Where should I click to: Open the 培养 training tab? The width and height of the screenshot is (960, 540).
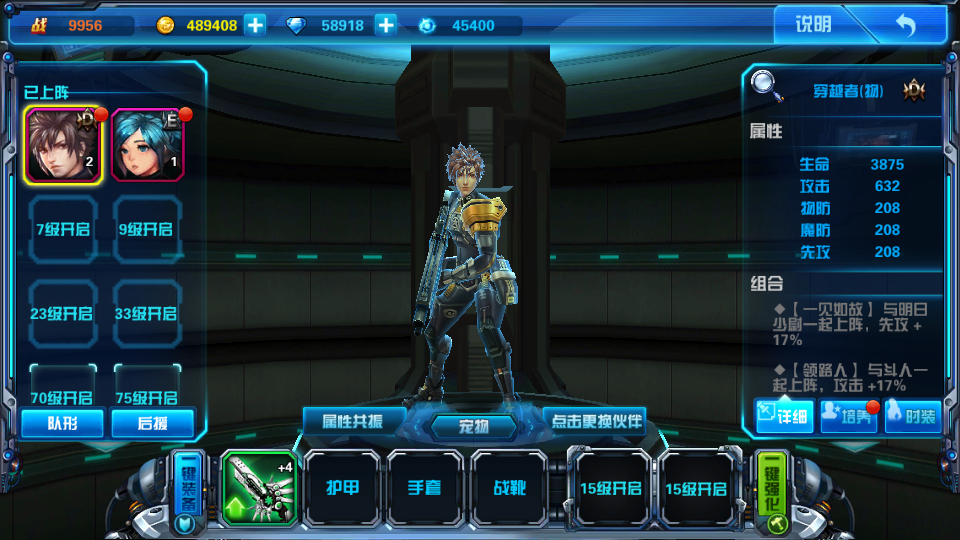coord(848,414)
